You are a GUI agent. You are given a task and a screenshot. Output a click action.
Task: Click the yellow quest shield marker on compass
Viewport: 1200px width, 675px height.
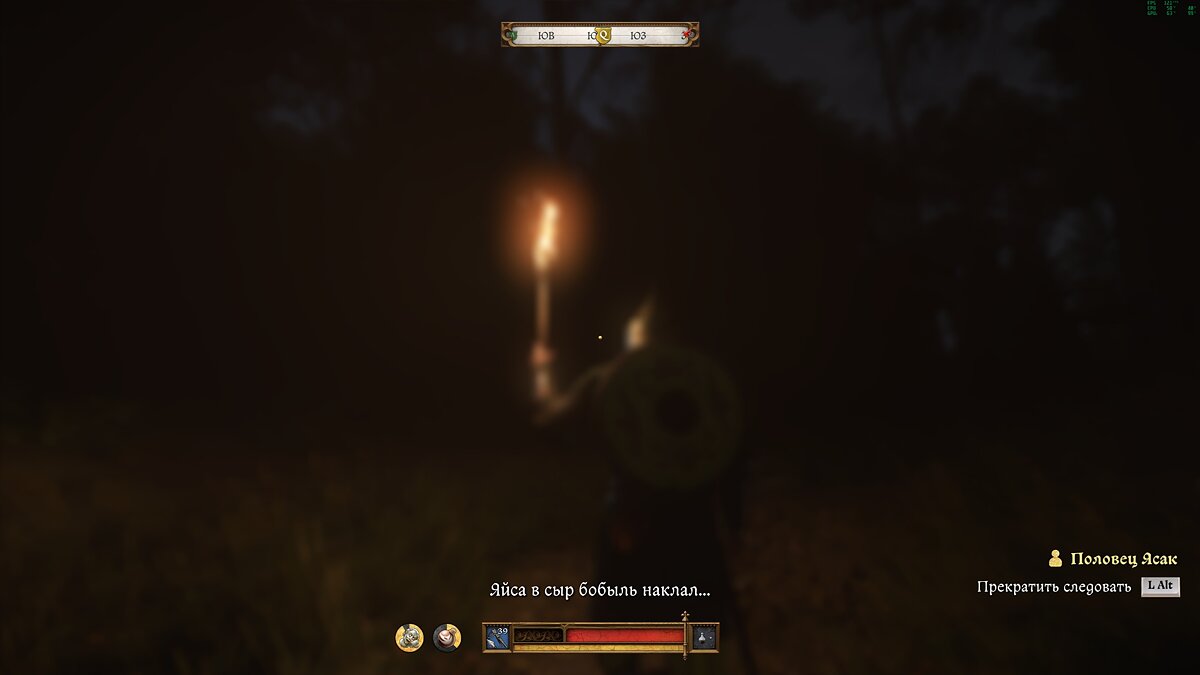pyautogui.click(x=602, y=36)
